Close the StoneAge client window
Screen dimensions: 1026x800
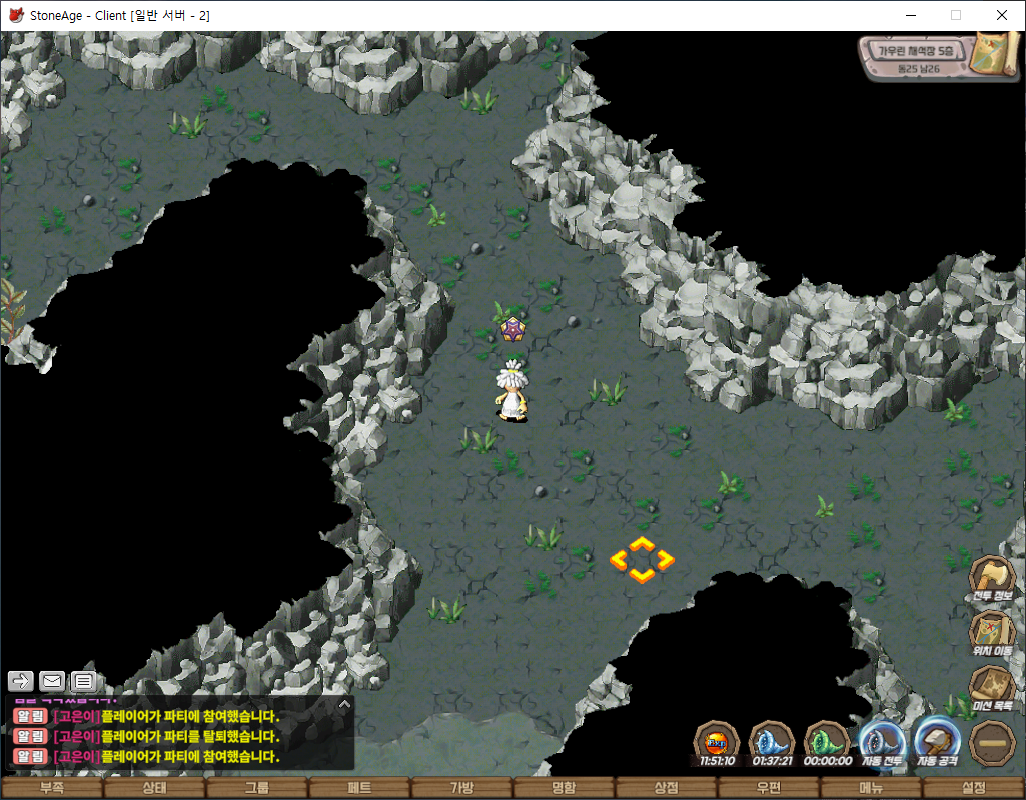coord(1002,15)
